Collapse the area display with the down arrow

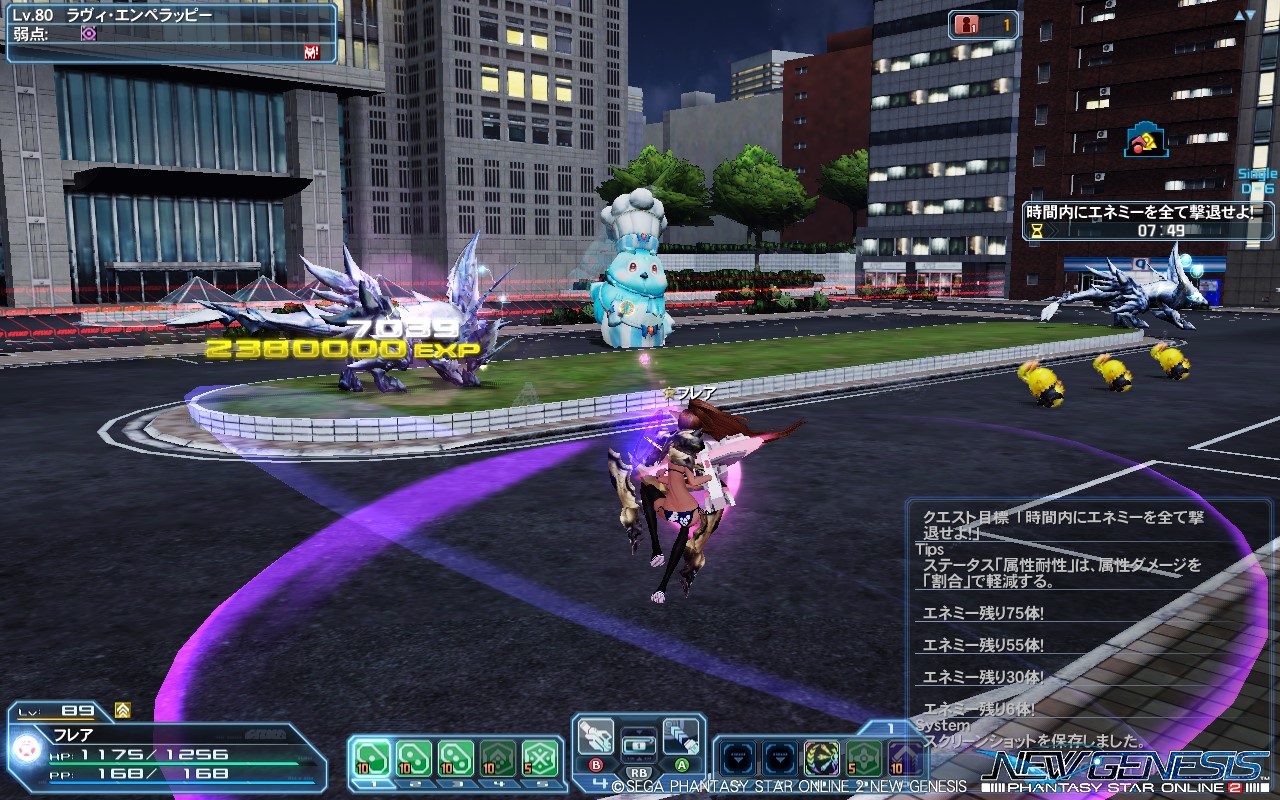pyautogui.click(x=1250, y=13)
